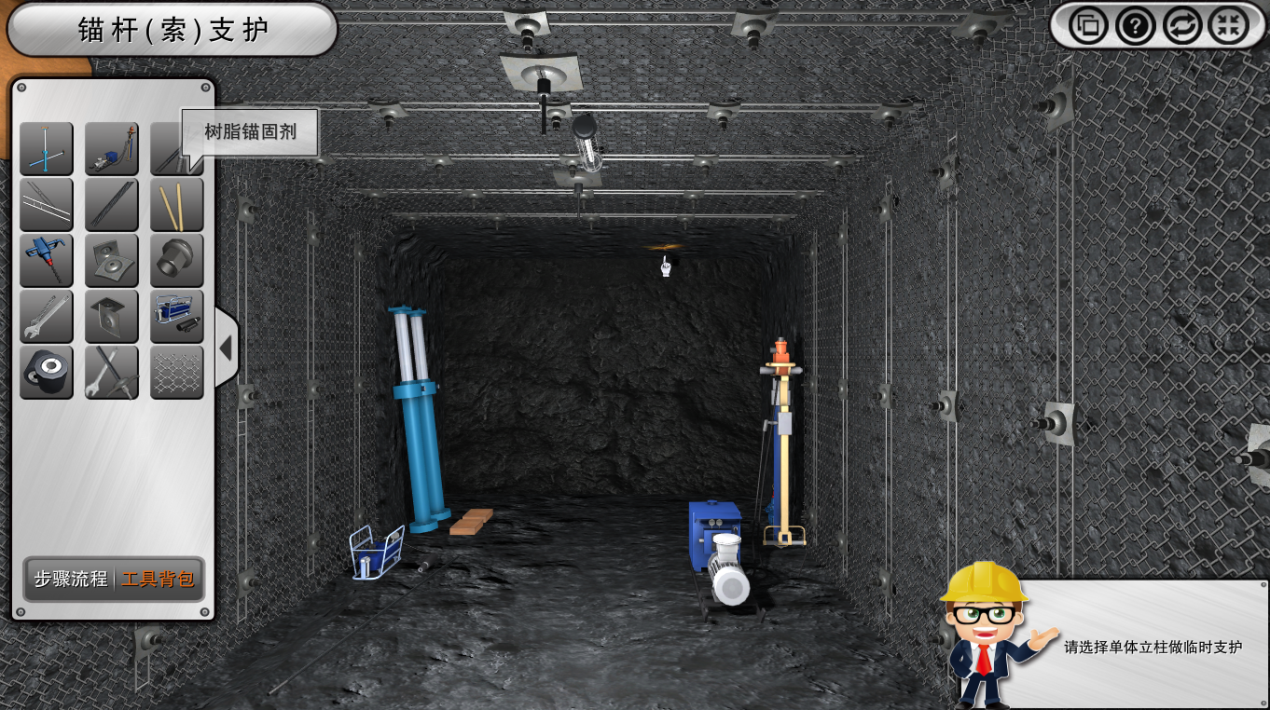Choose the cable lock cylinder slot

(46, 373)
